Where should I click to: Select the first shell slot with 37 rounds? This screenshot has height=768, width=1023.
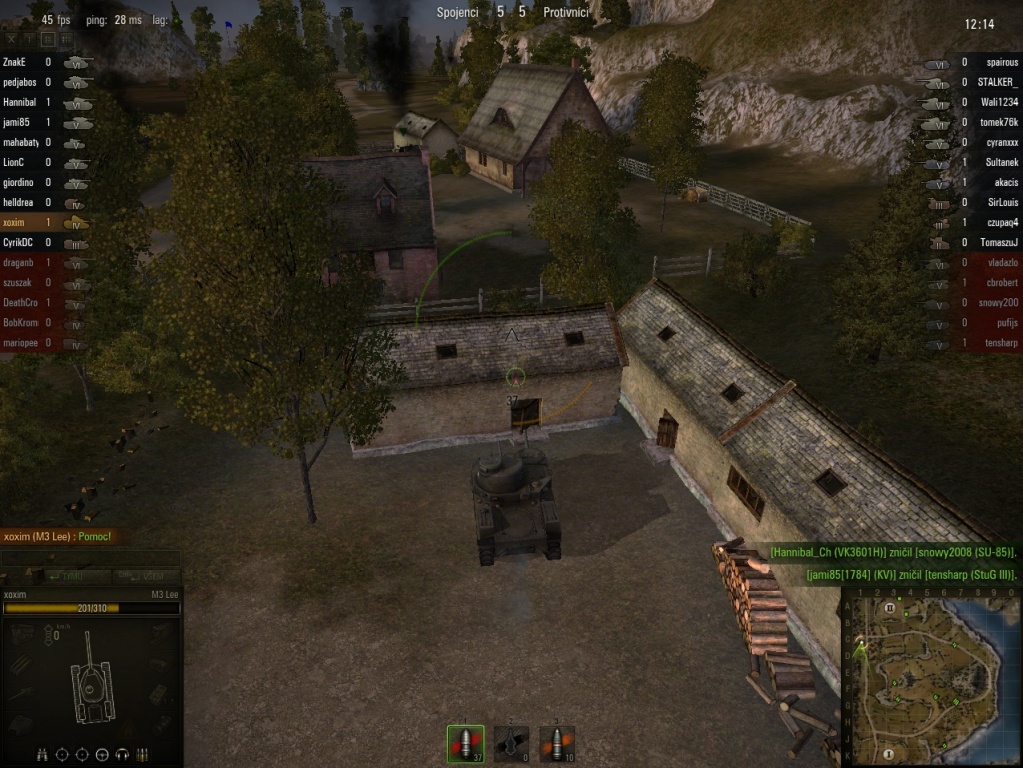click(x=465, y=743)
